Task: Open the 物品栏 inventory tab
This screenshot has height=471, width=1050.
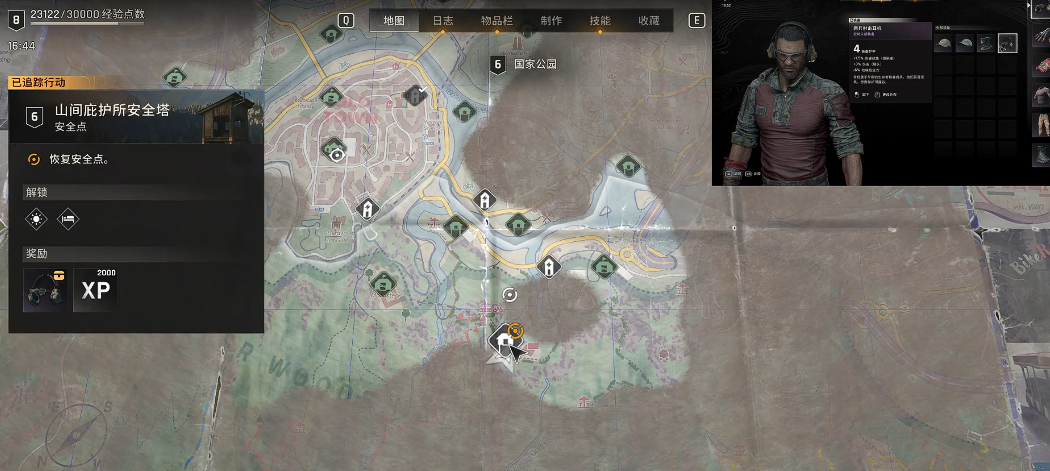Action: 497,21
